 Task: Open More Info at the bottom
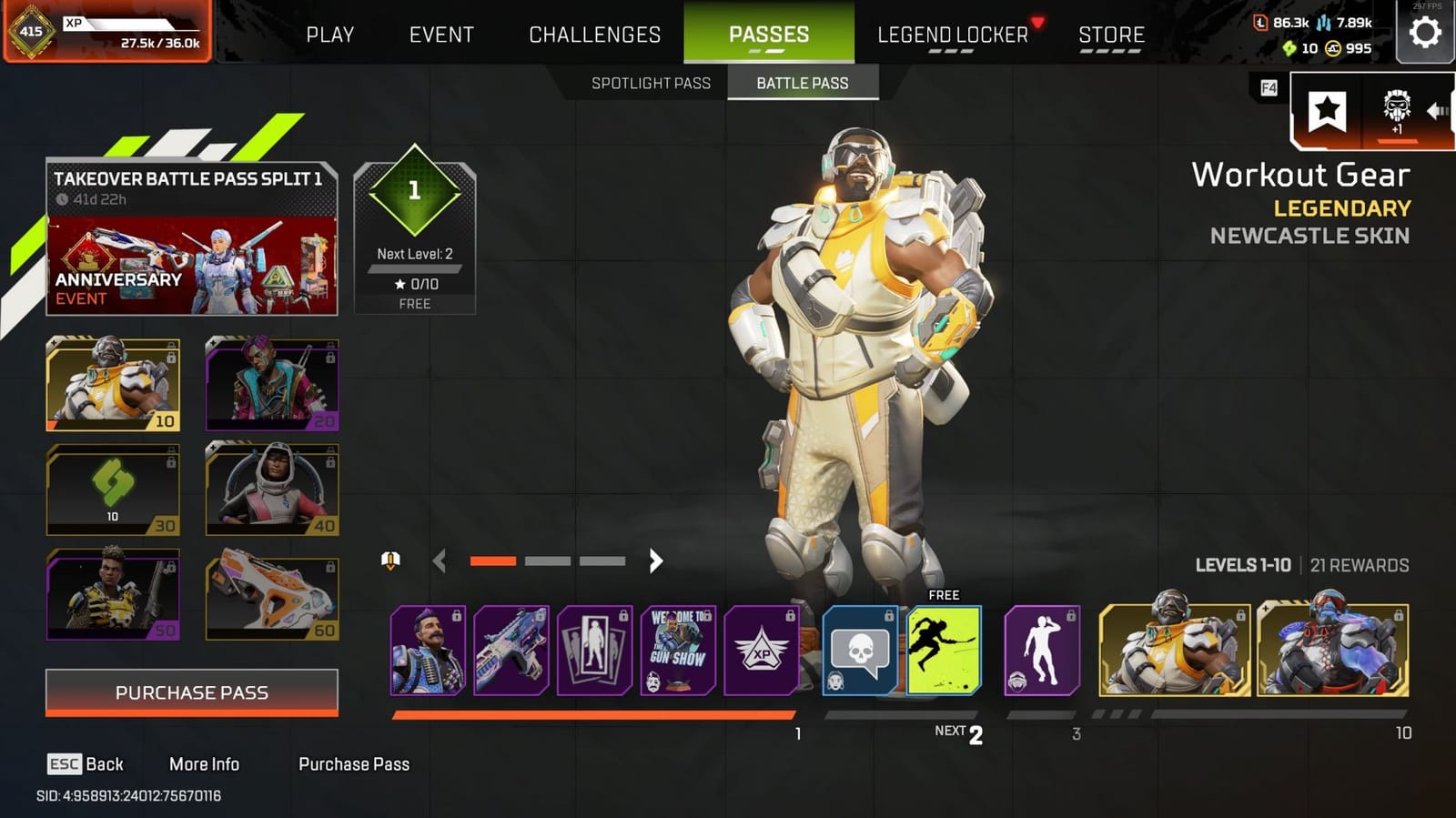(x=205, y=764)
